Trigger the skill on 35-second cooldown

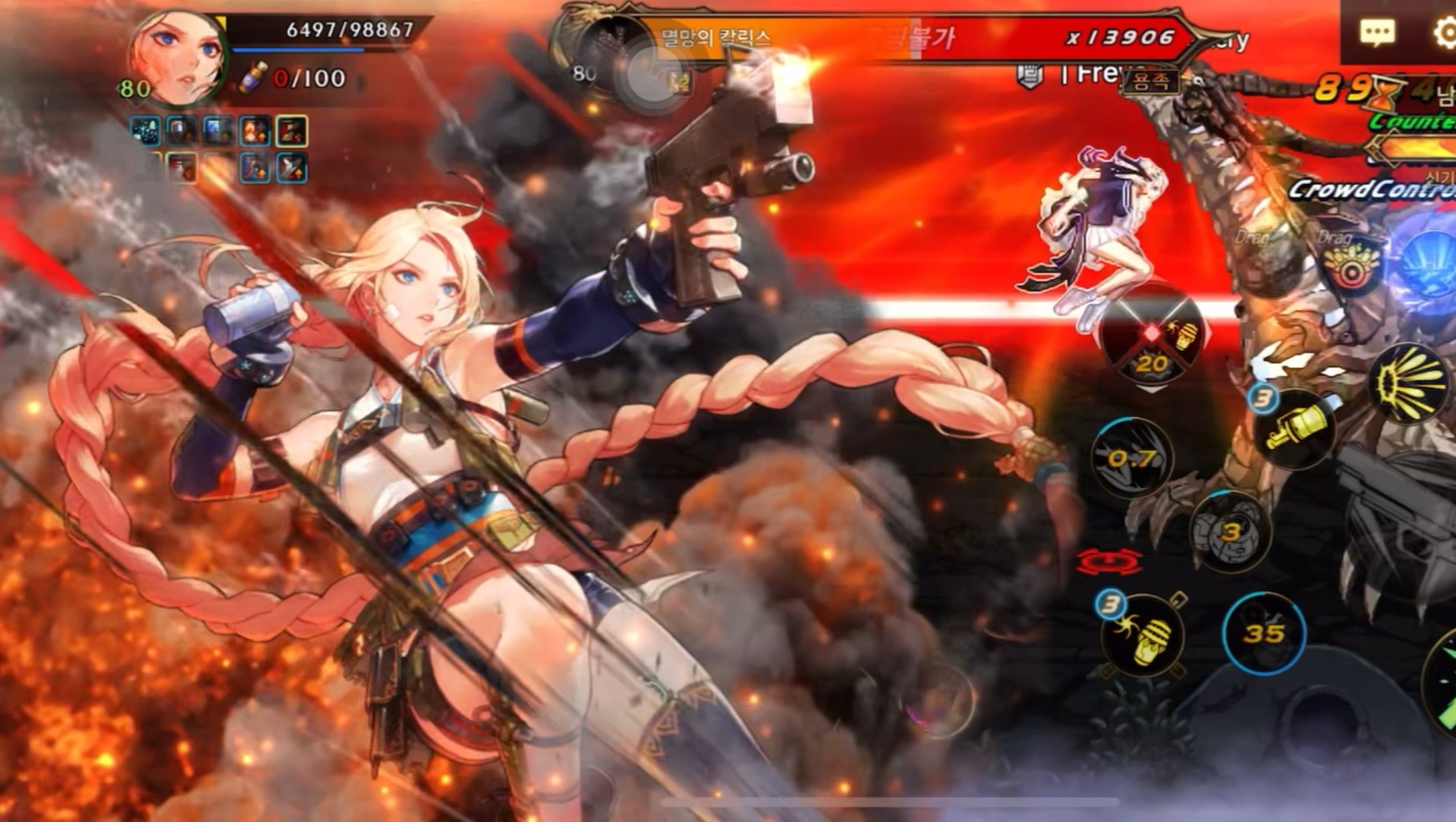[x=1263, y=633]
